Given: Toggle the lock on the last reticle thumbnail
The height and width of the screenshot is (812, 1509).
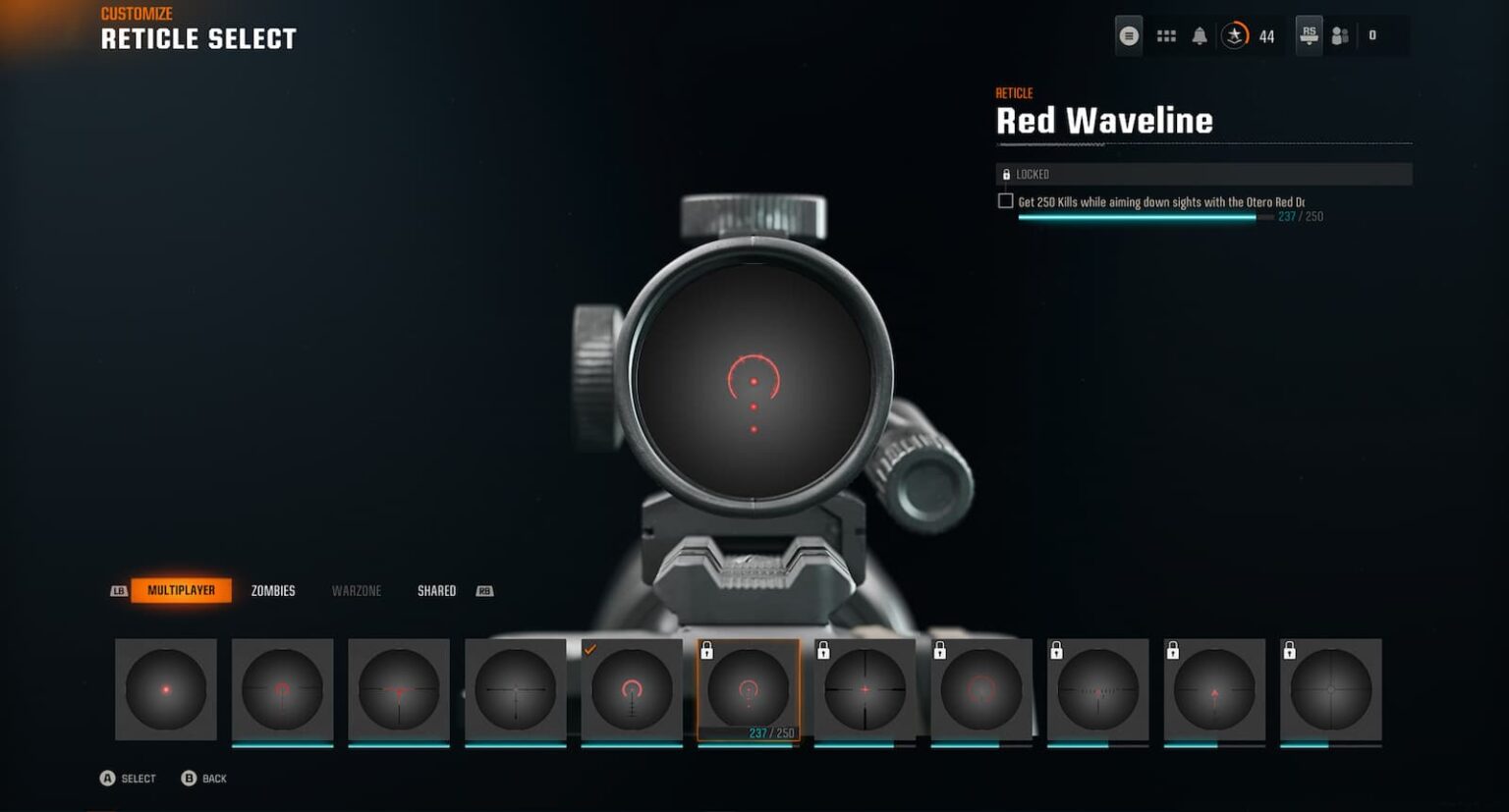Looking at the screenshot, I should [1290, 650].
